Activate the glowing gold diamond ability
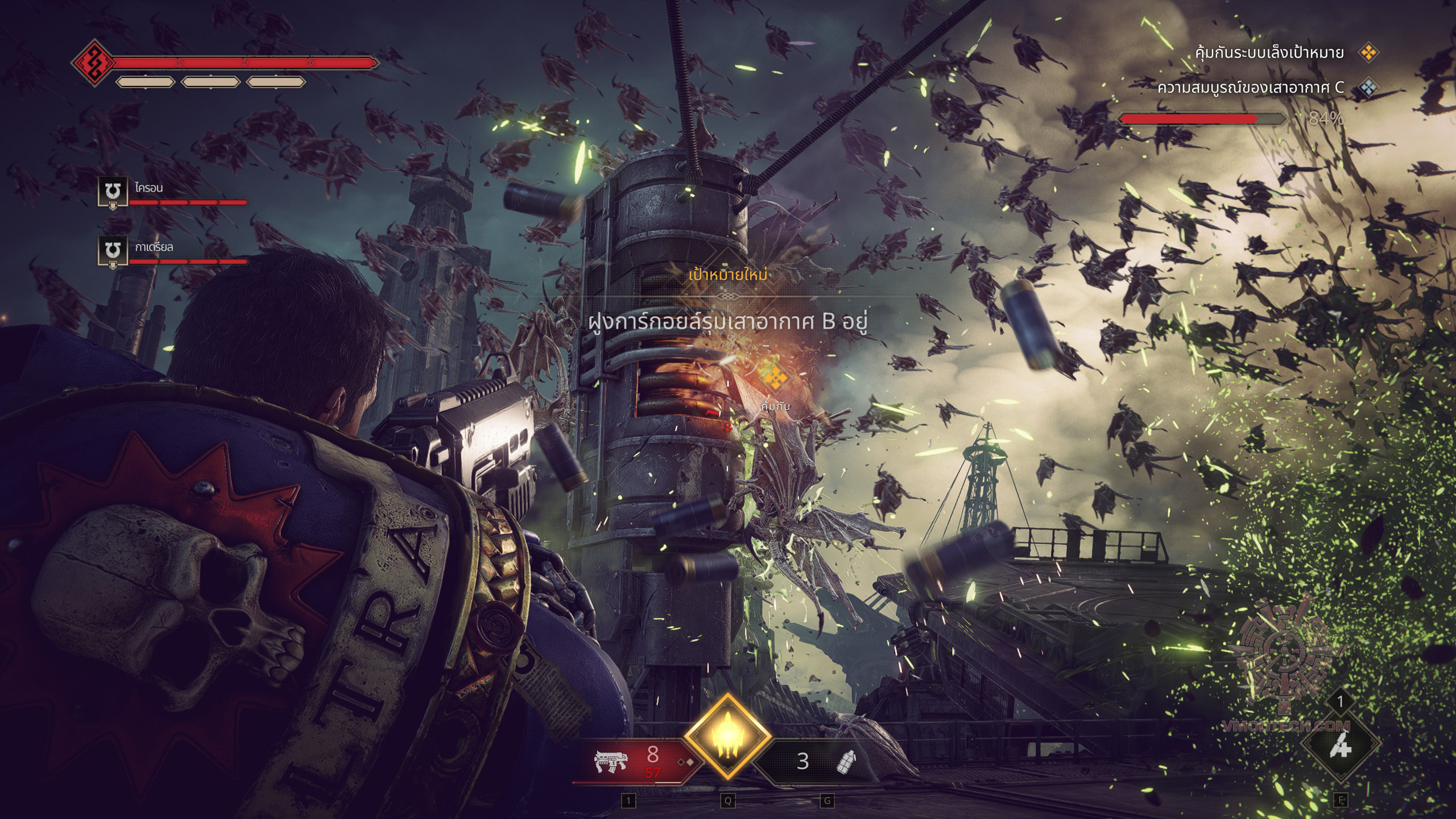Viewport: 1456px width, 819px height. tap(727, 738)
